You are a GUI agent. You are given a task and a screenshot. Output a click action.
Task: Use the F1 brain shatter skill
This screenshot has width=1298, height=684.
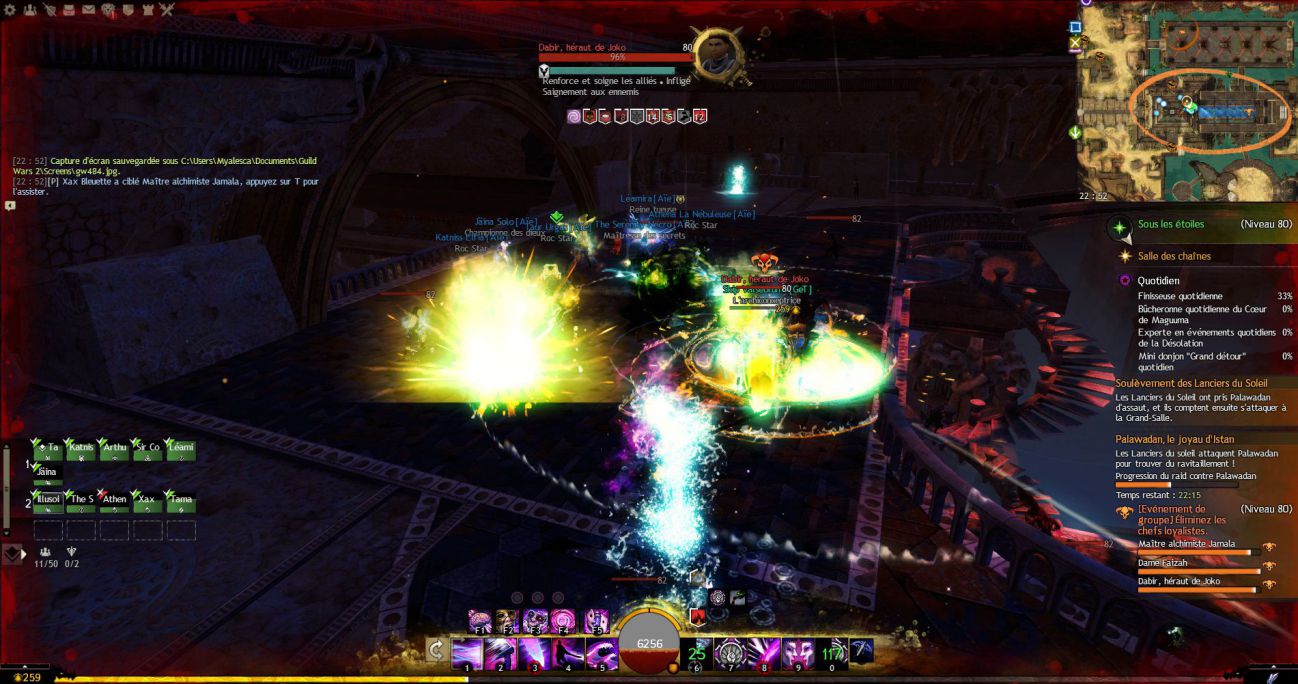pyautogui.click(x=480, y=621)
